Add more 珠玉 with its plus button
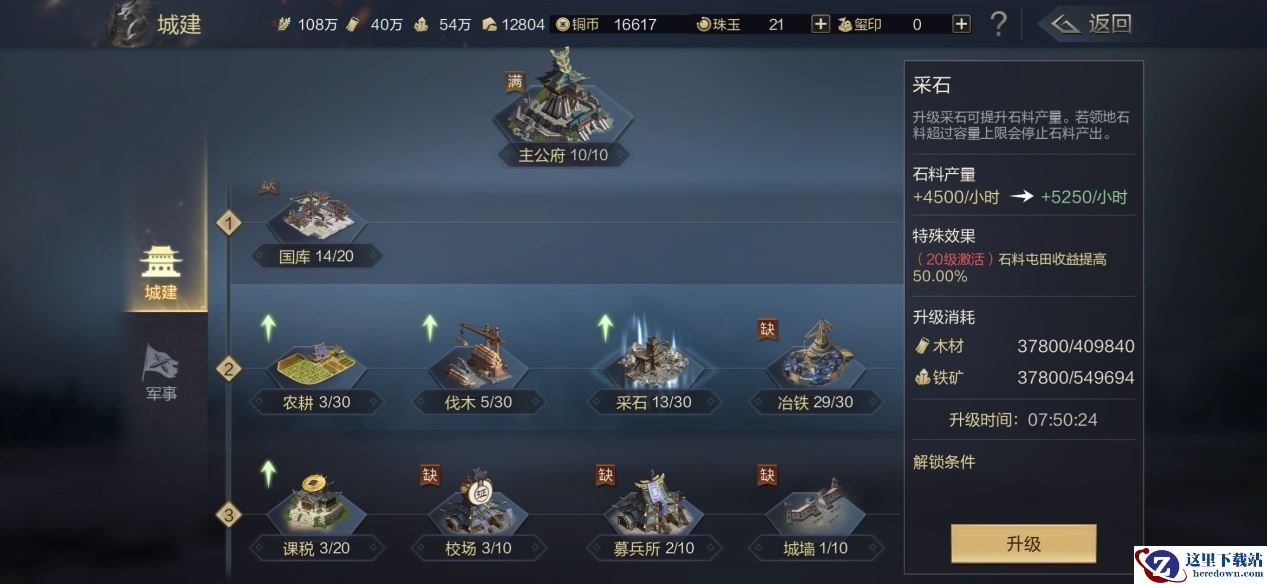 coord(820,24)
